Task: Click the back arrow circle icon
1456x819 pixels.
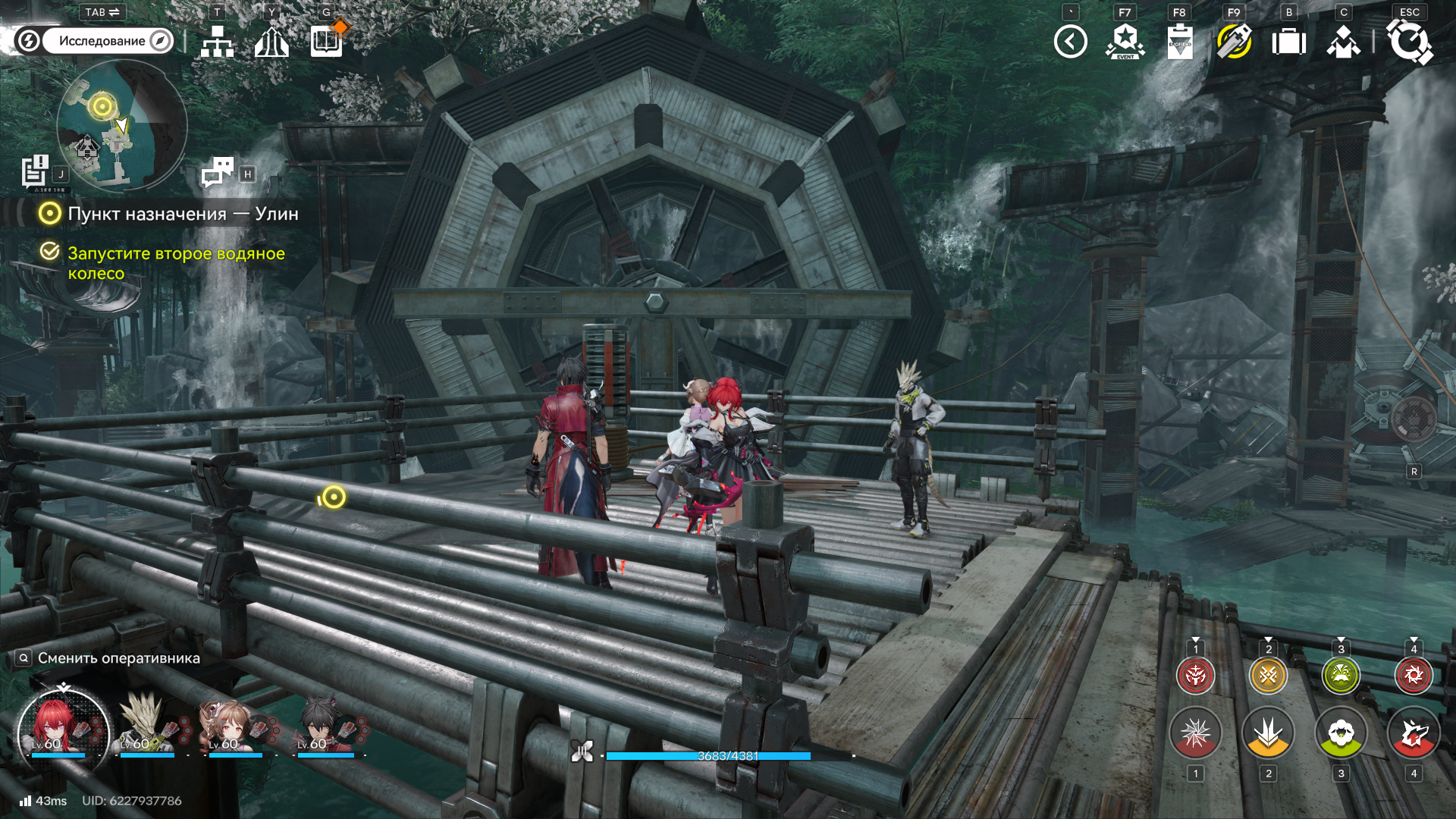Action: click(1070, 42)
